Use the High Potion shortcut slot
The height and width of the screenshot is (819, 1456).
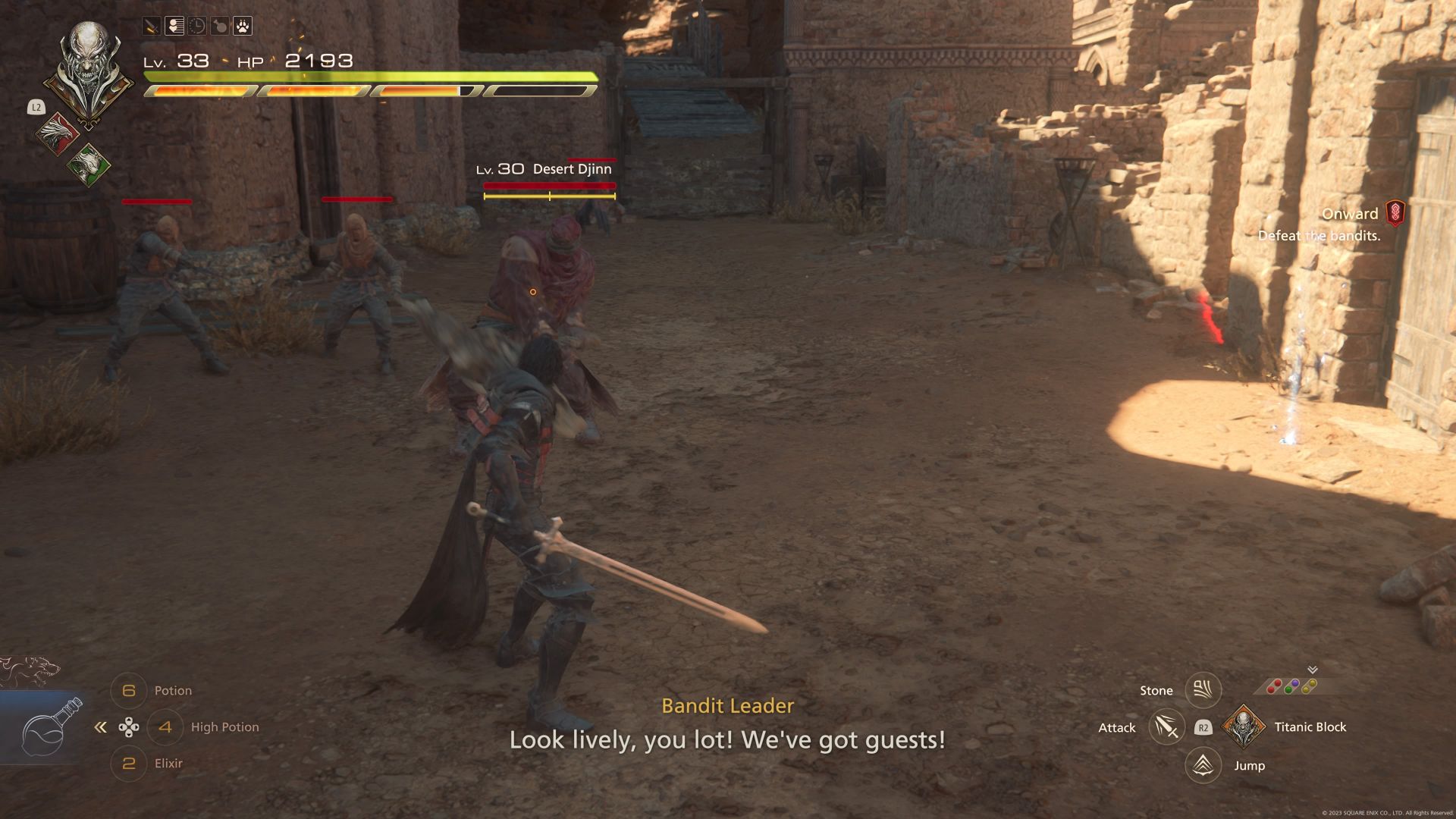pos(165,727)
